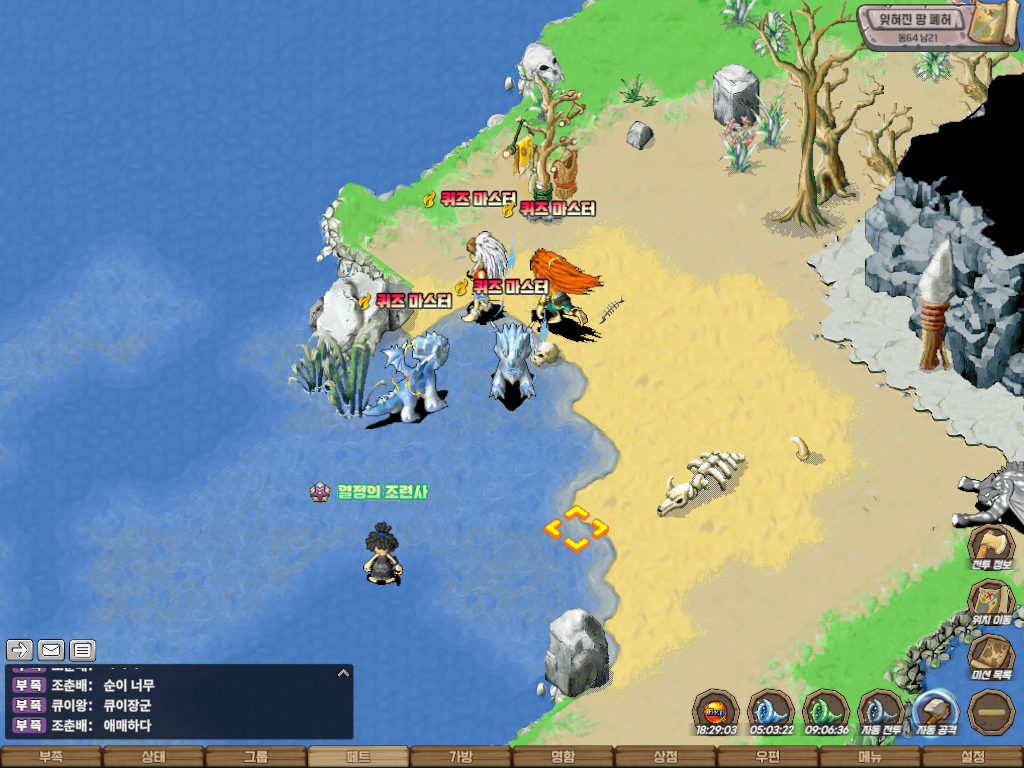Click the 위치 이동 location move icon
The width and height of the screenshot is (1024, 768).
point(992,602)
